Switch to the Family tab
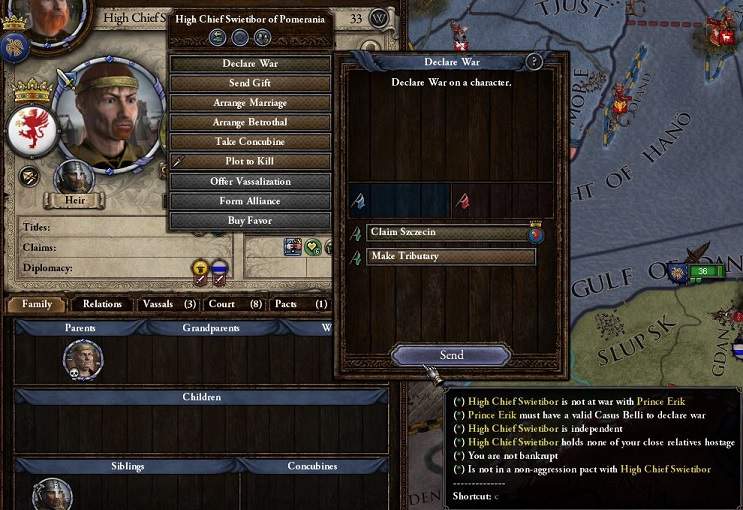Viewport: 743px width, 510px height. tap(37, 304)
